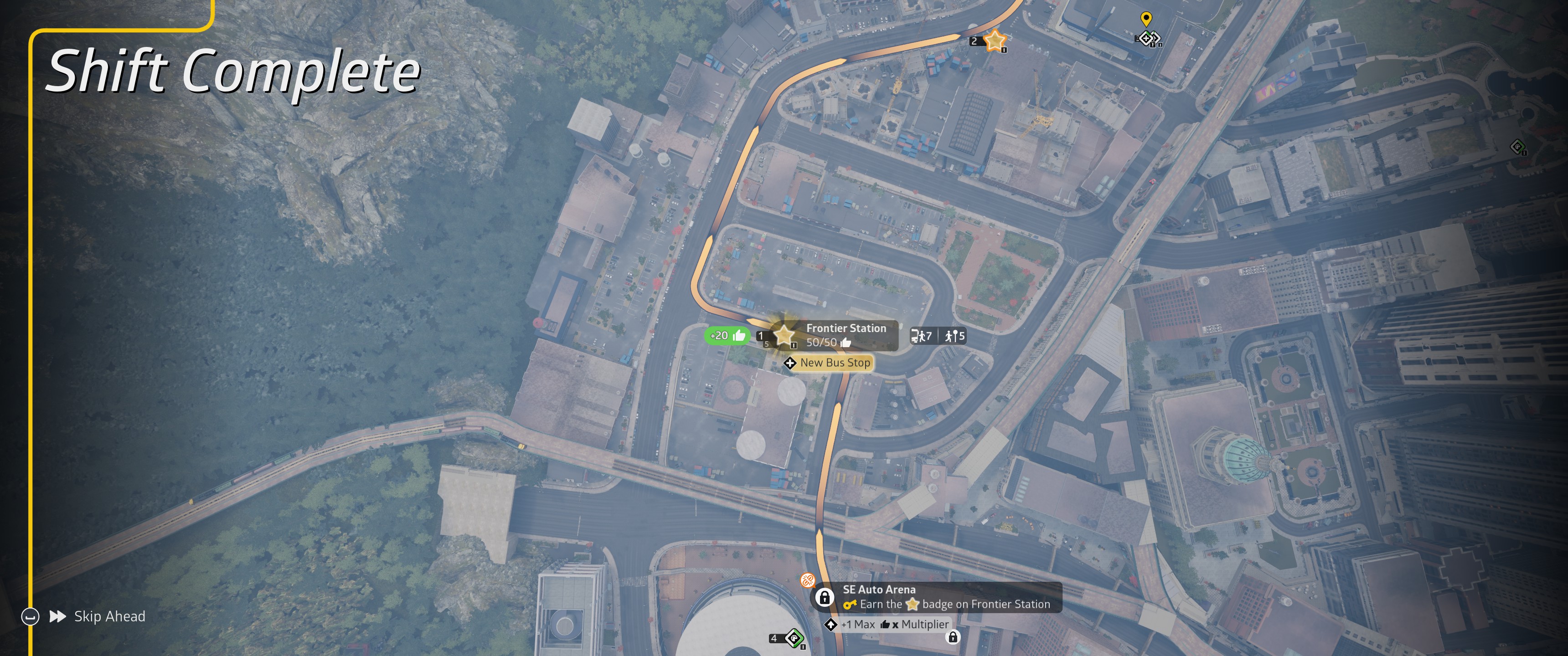Select the dimmed palette marker at far right

click(1517, 147)
